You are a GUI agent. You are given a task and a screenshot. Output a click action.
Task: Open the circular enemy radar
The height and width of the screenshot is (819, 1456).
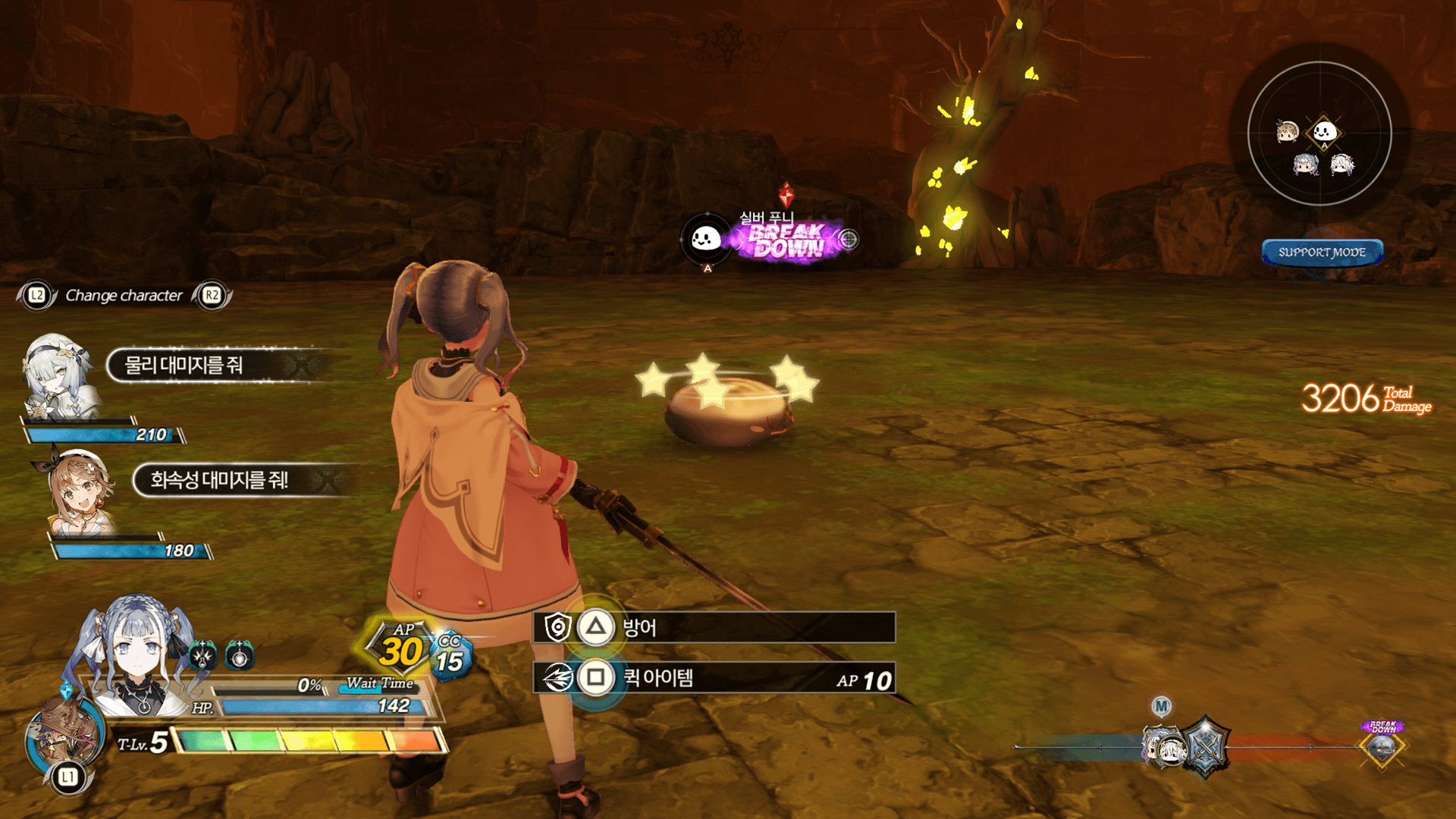pos(1319,133)
